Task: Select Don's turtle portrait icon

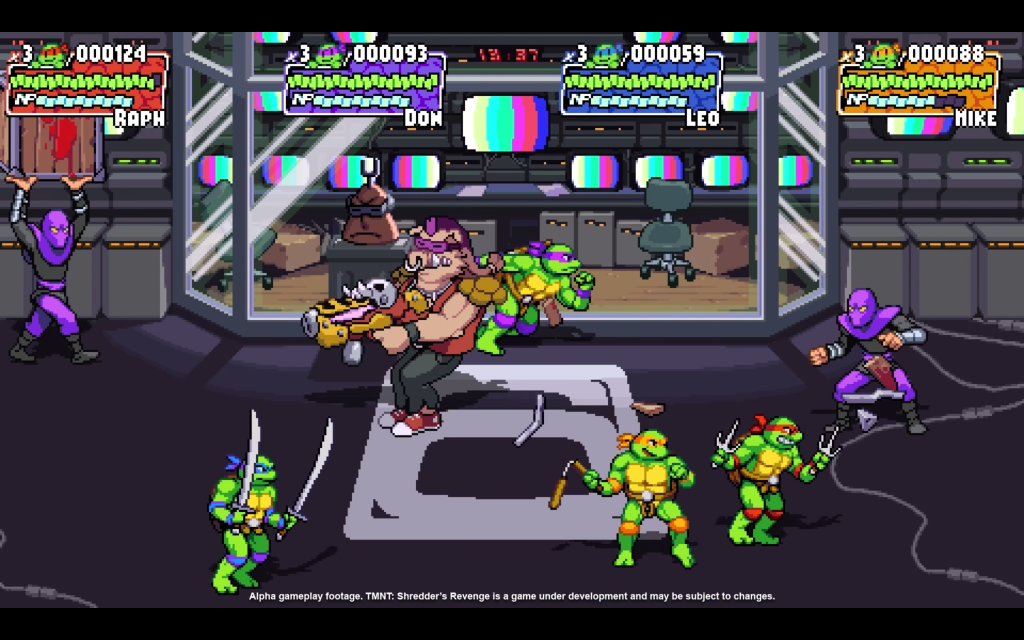Action: click(x=330, y=55)
